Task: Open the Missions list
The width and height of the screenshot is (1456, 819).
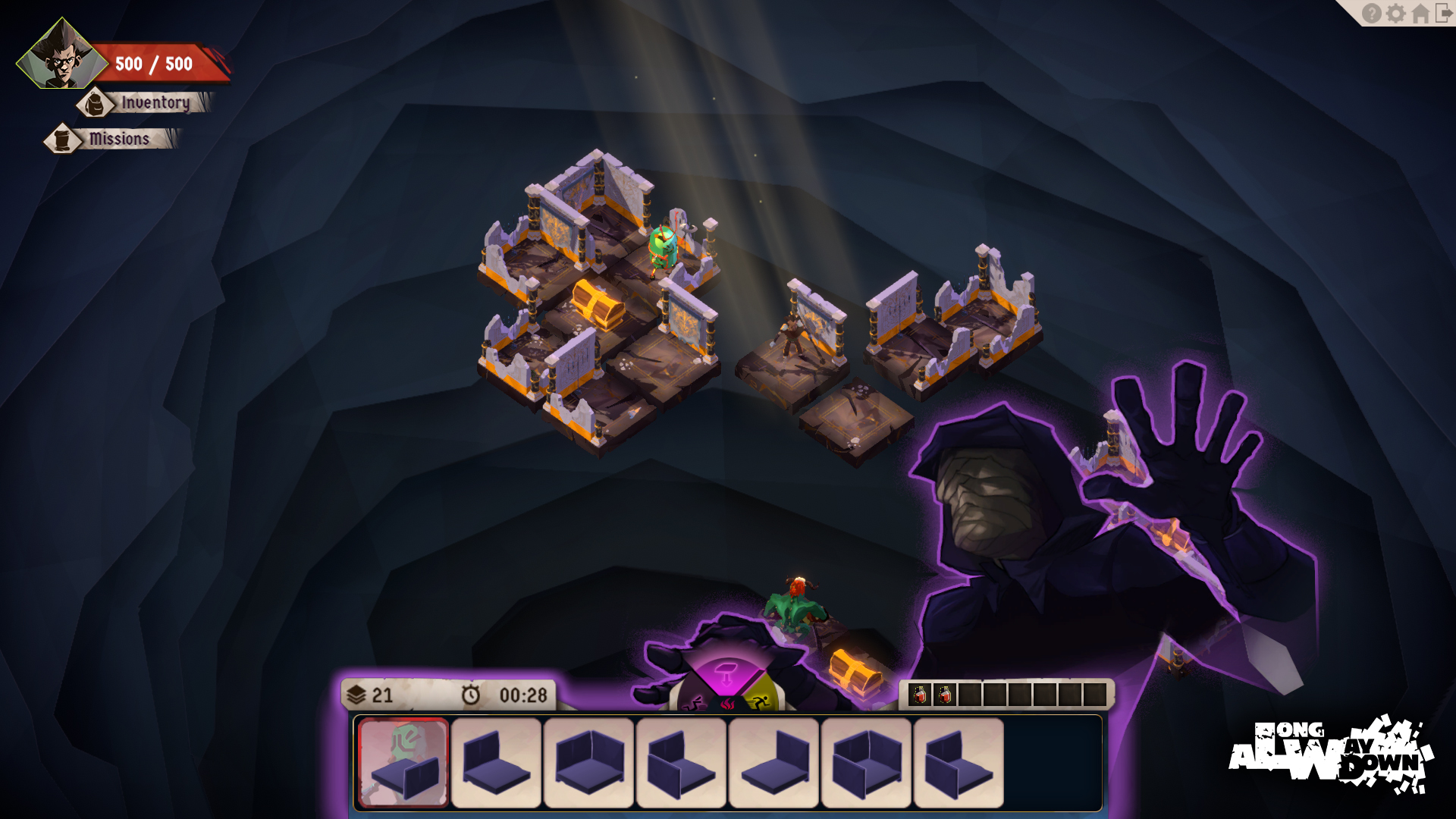Action: pyautogui.click(x=118, y=139)
